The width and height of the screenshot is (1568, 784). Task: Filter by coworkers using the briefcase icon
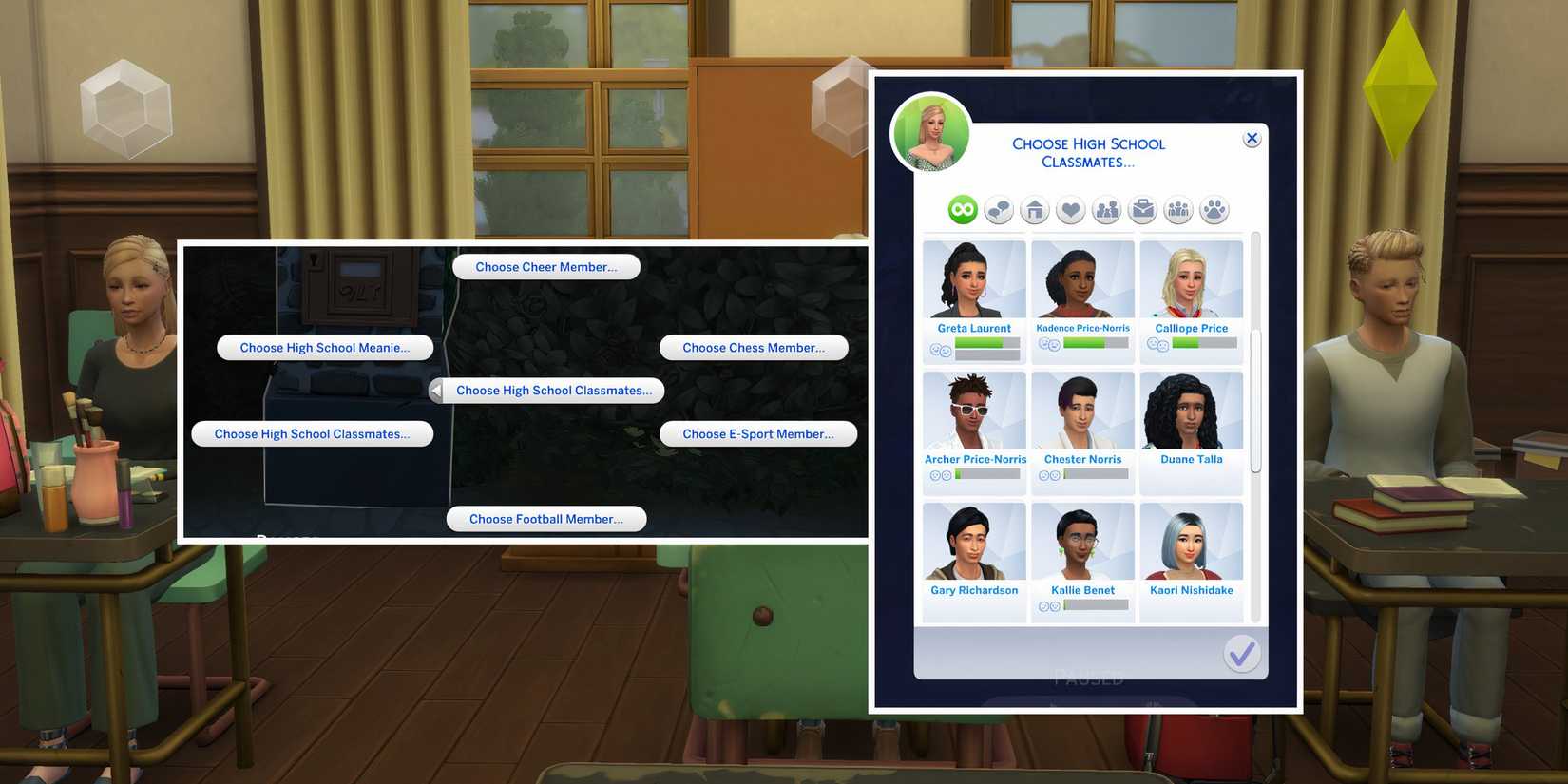[1142, 209]
